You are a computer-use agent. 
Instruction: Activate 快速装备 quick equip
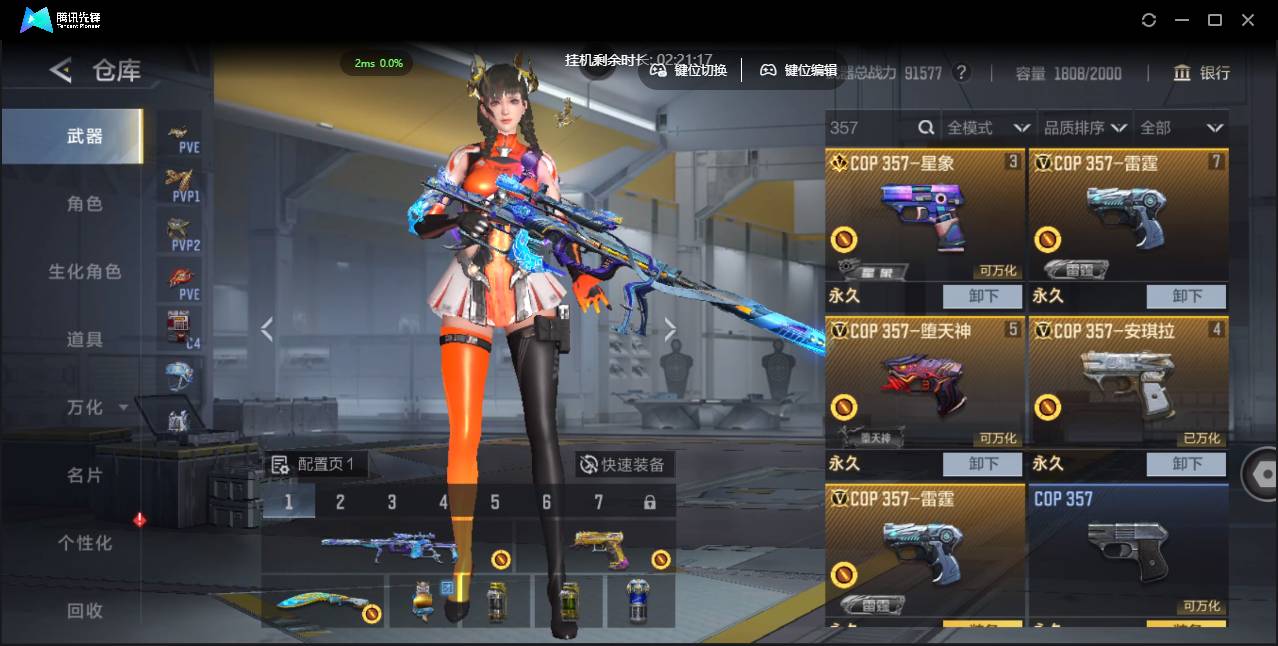[x=622, y=465]
